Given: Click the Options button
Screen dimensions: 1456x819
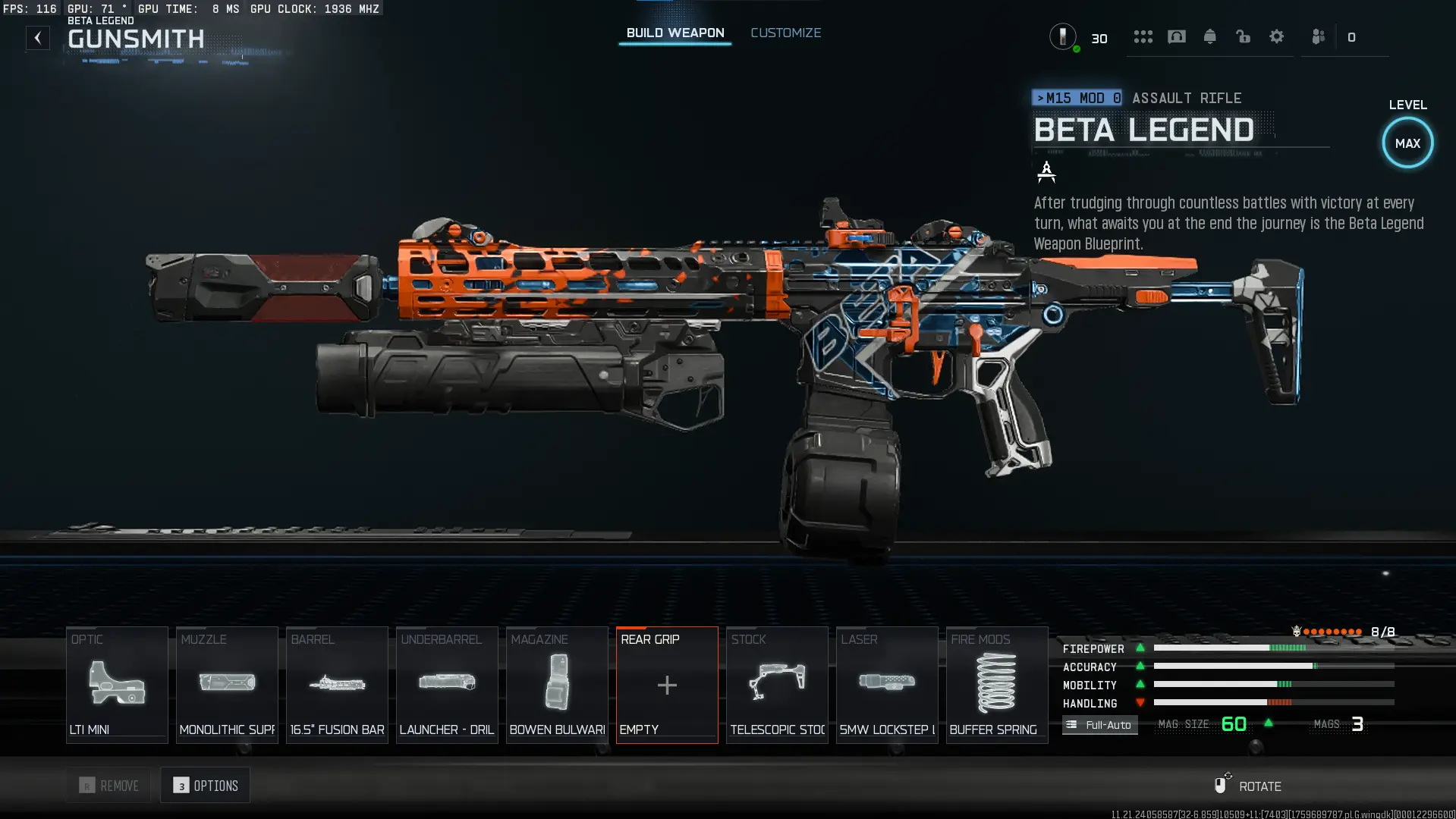Looking at the screenshot, I should (x=206, y=786).
